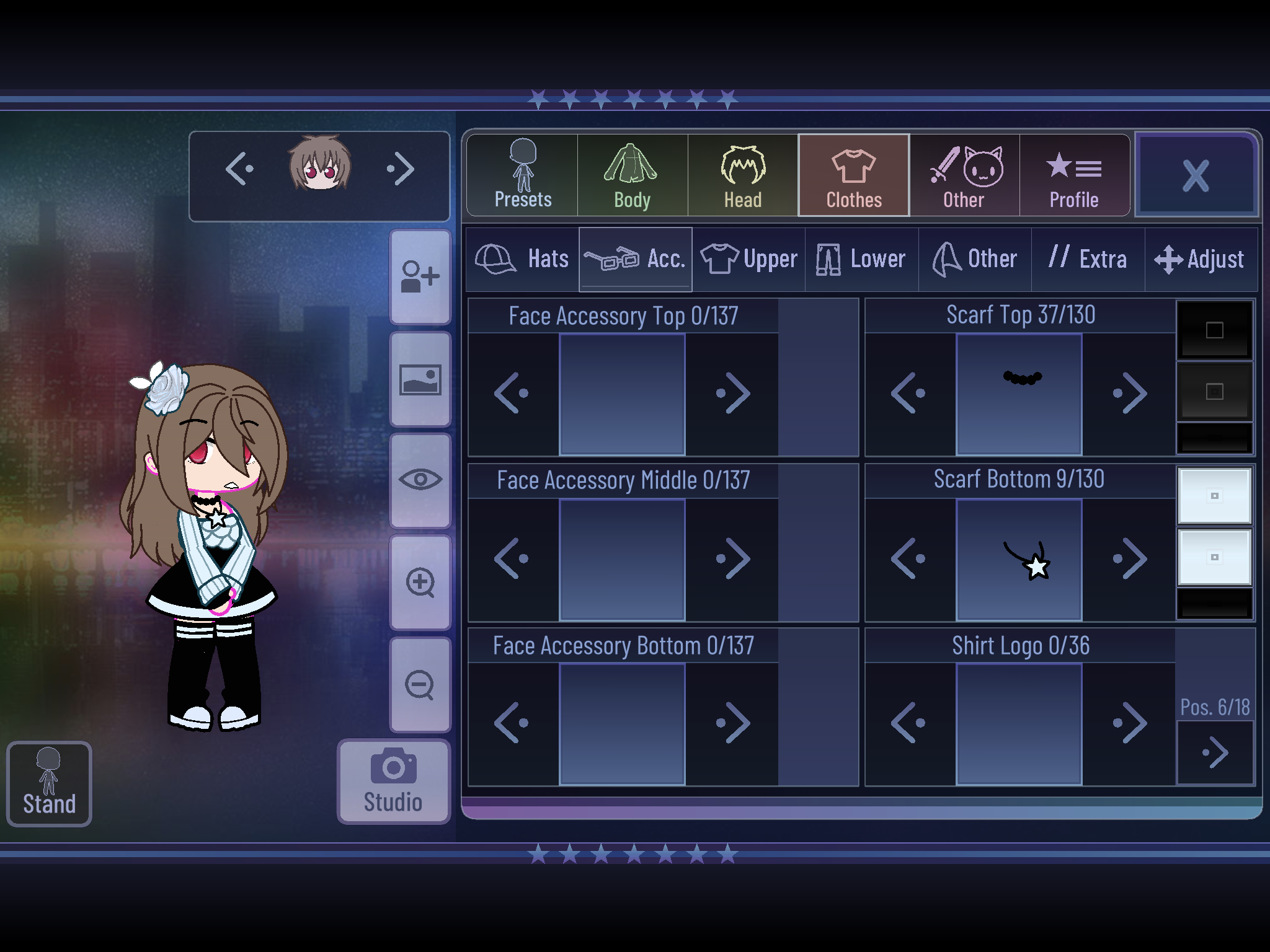
Task: Select the white Scarf Bottom color swatch
Action: (x=1214, y=496)
